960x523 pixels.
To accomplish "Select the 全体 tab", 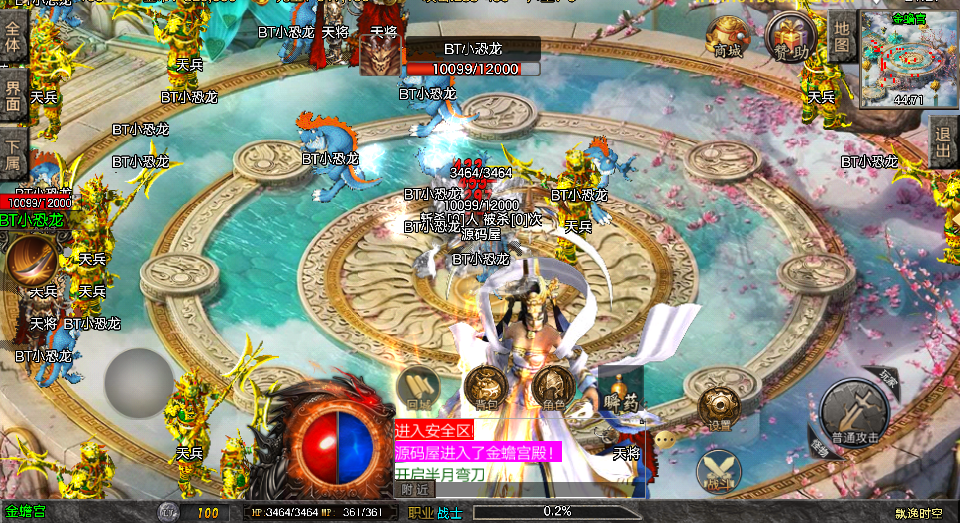I will pos(13,40).
